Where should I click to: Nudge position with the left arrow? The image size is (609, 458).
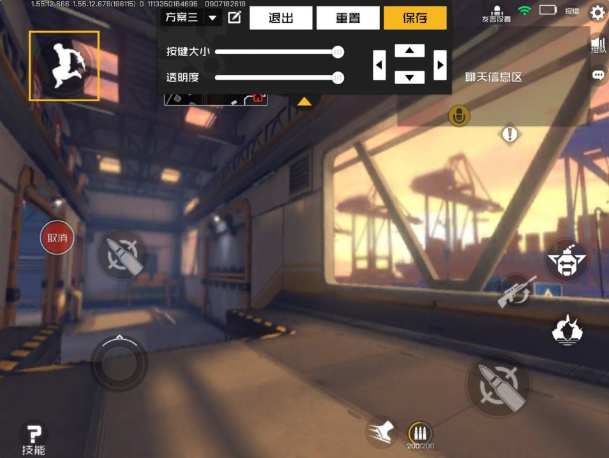pos(379,65)
